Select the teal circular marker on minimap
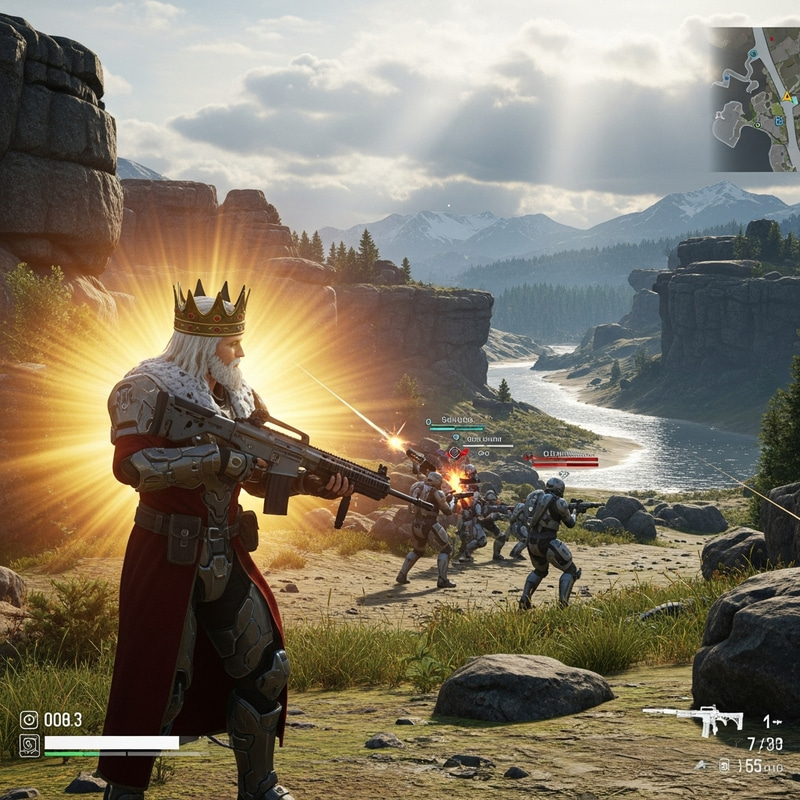 (x=753, y=54)
